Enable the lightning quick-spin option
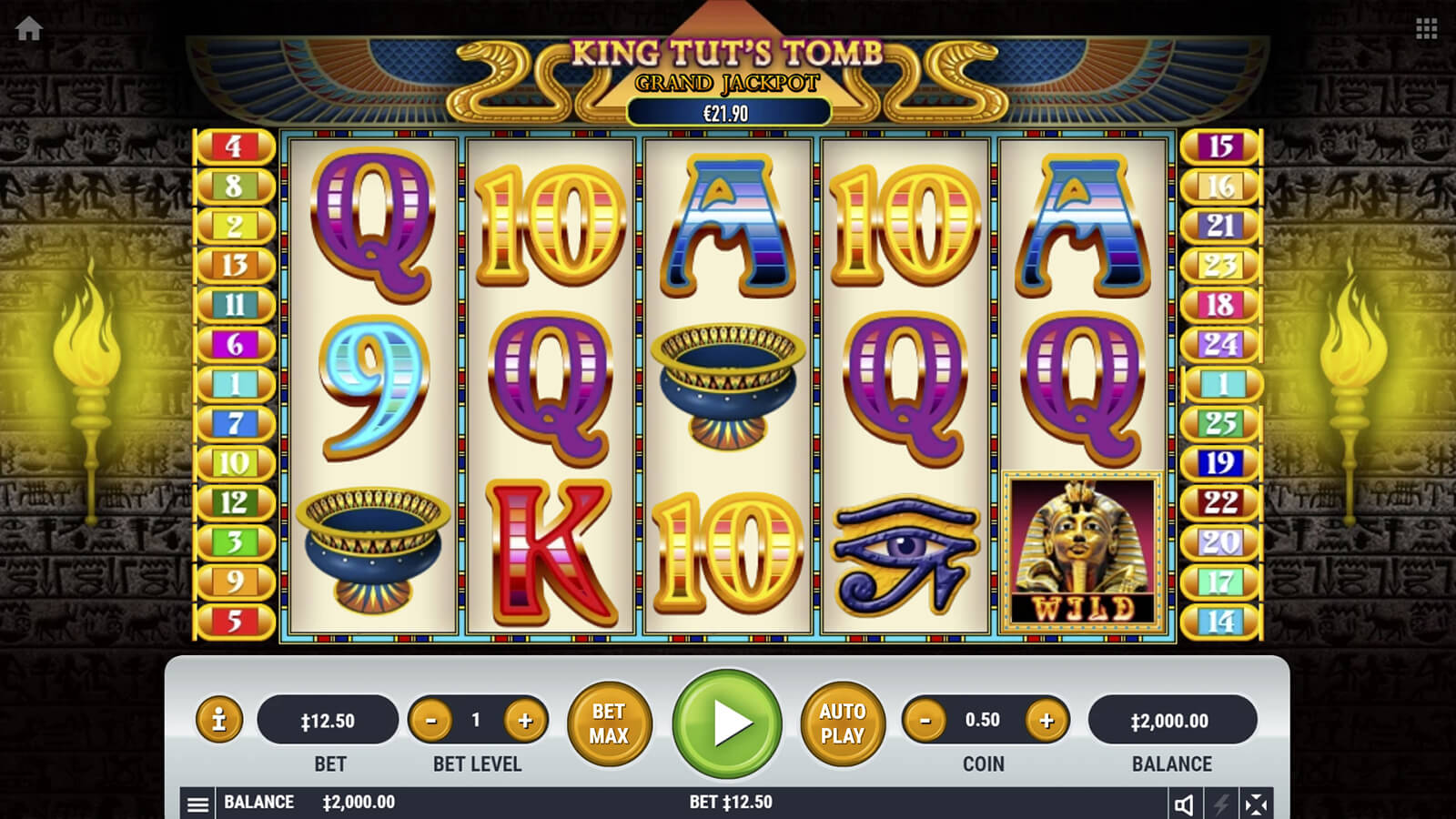The height and width of the screenshot is (819, 1456). pyautogui.click(x=1220, y=804)
